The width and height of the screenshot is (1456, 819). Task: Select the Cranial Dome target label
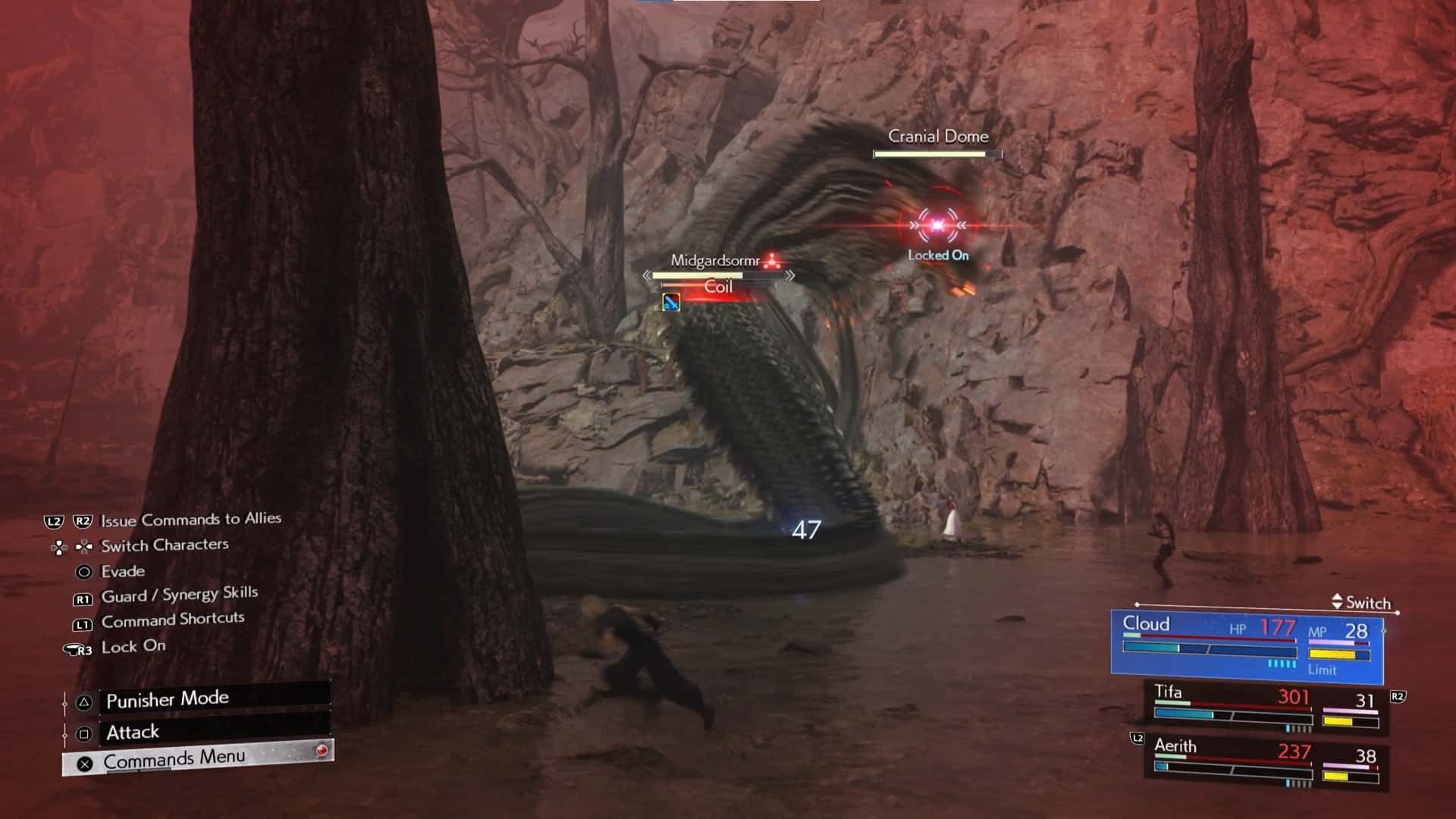938,136
